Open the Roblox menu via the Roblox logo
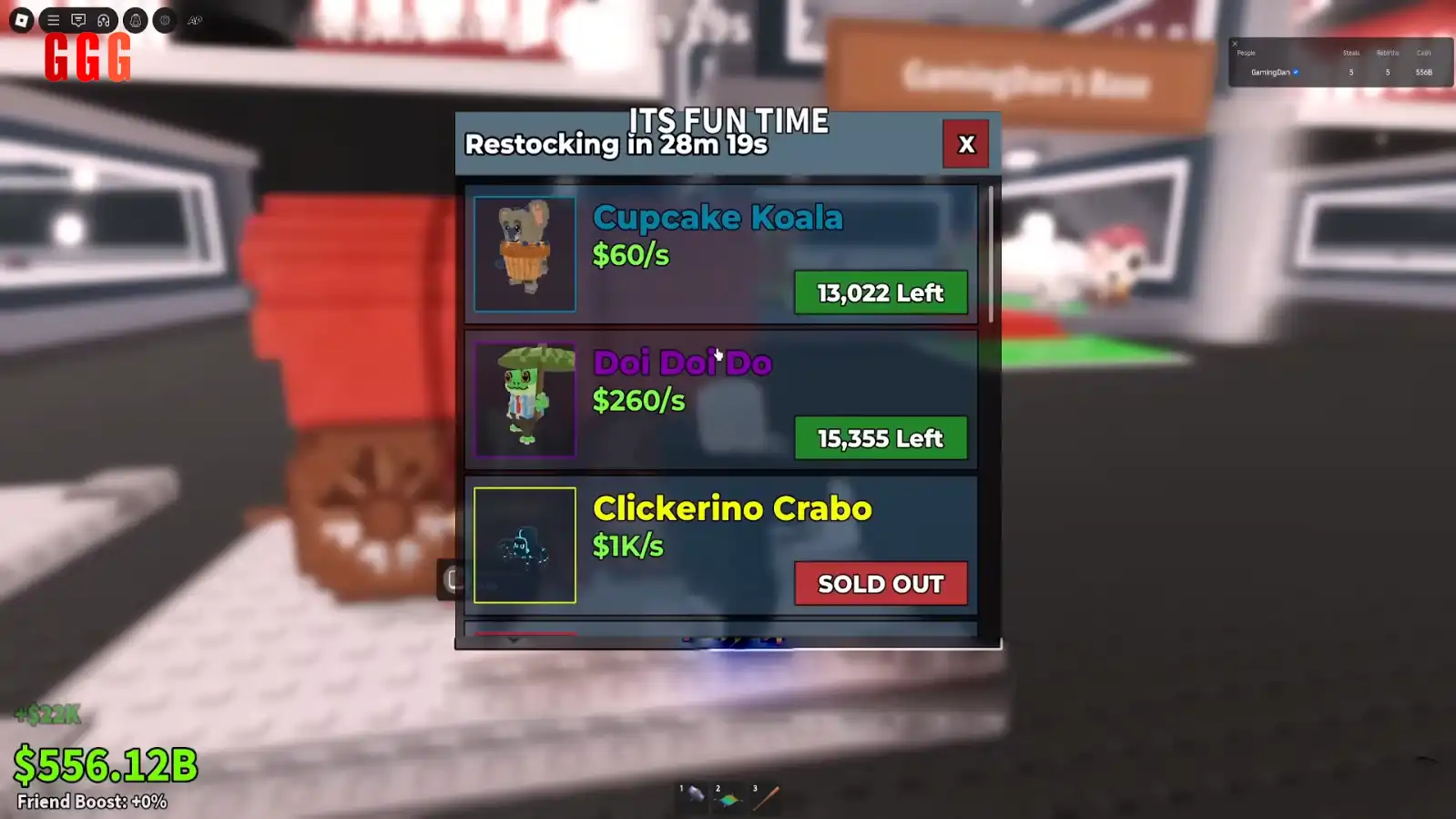 click(x=22, y=19)
